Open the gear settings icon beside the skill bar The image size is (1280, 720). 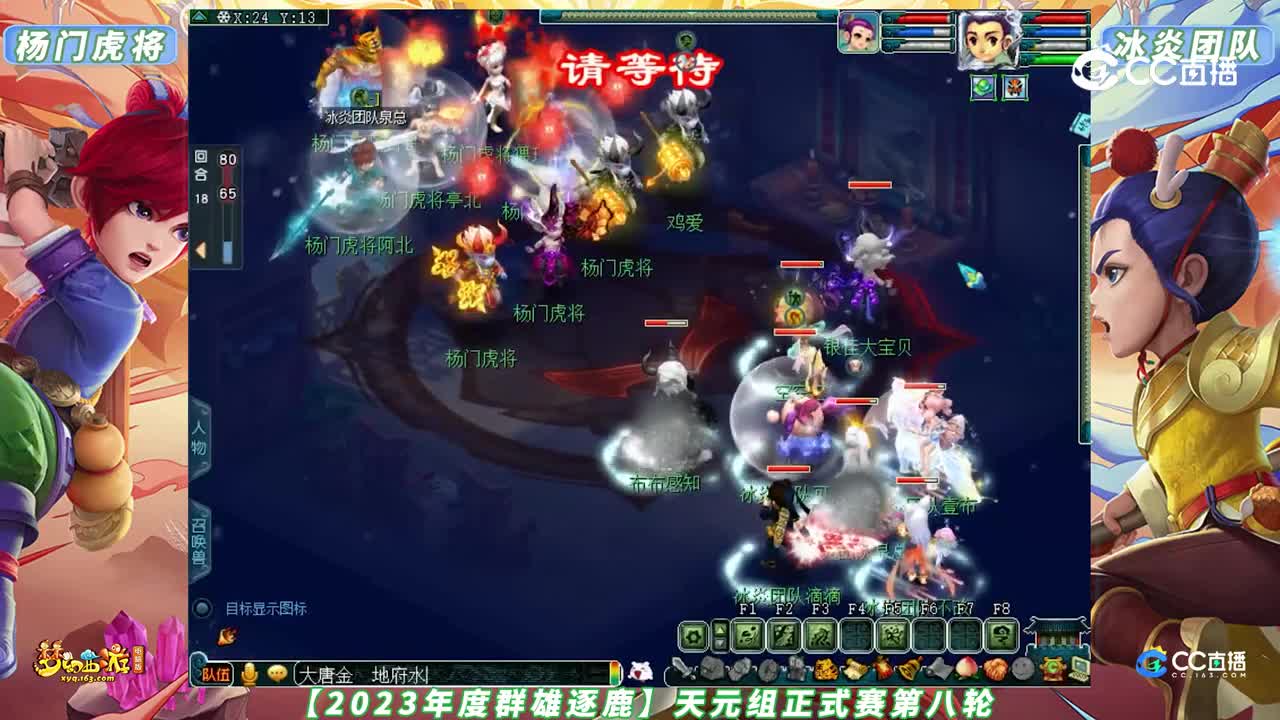pos(692,634)
